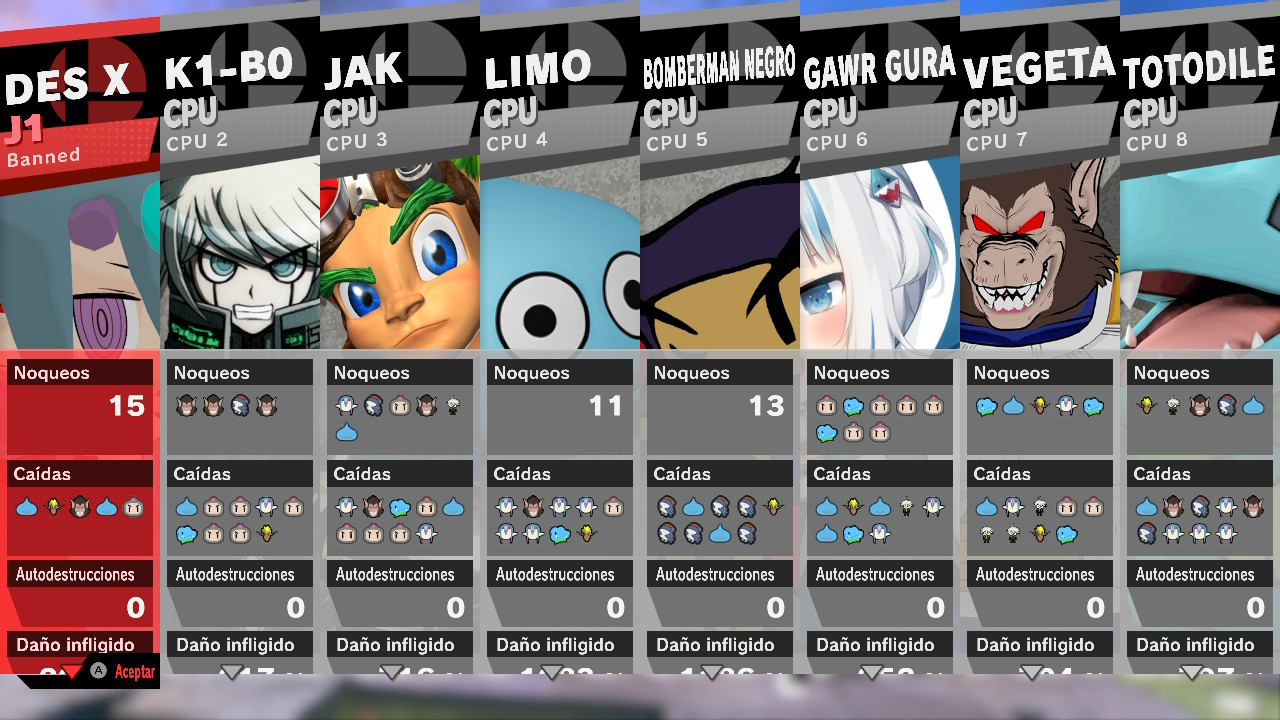Toggle CPU 7 designation under VEGETA

click(x=996, y=141)
